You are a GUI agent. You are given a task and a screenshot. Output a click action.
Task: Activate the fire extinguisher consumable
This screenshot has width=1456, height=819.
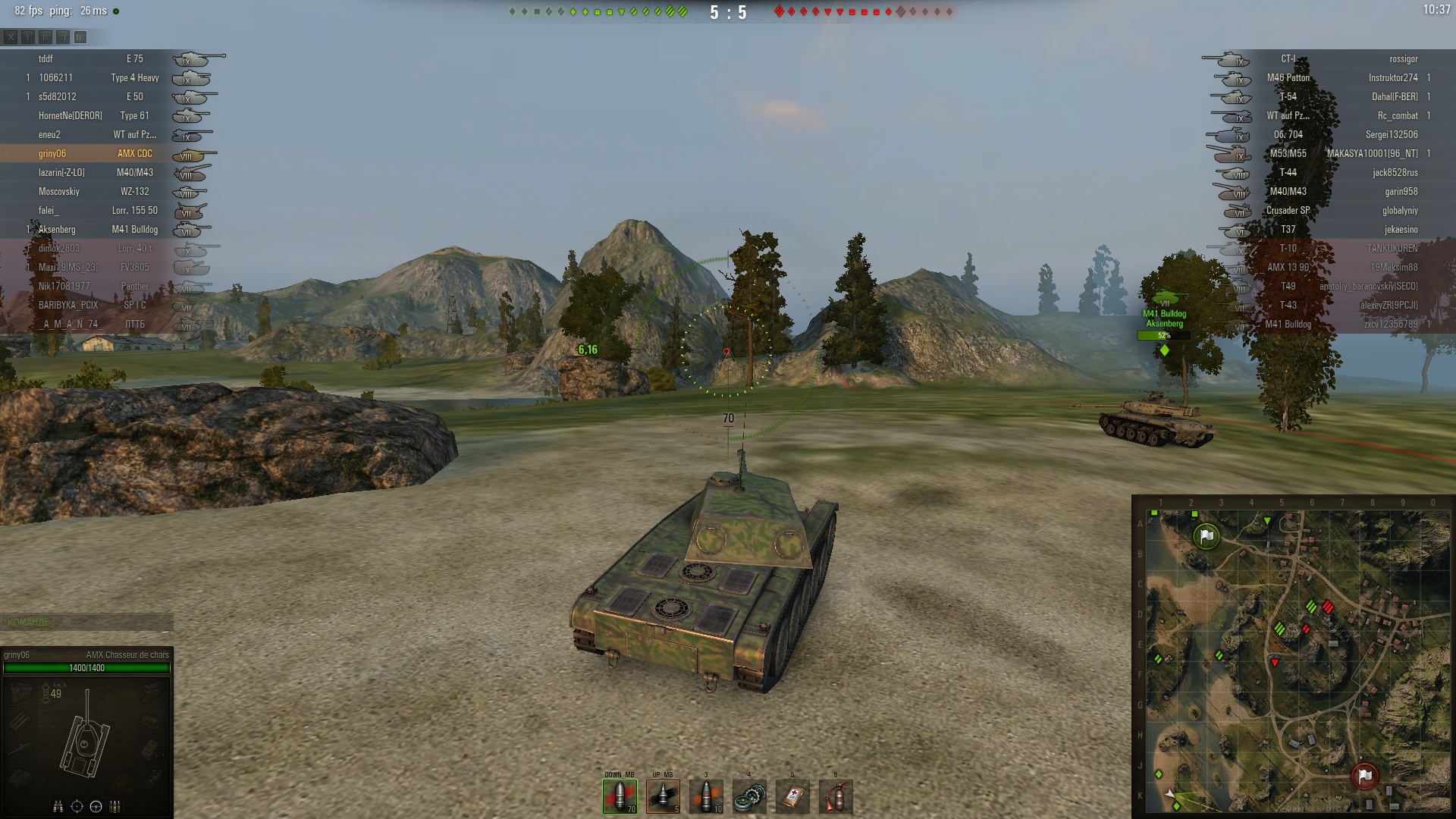pyautogui.click(x=836, y=796)
